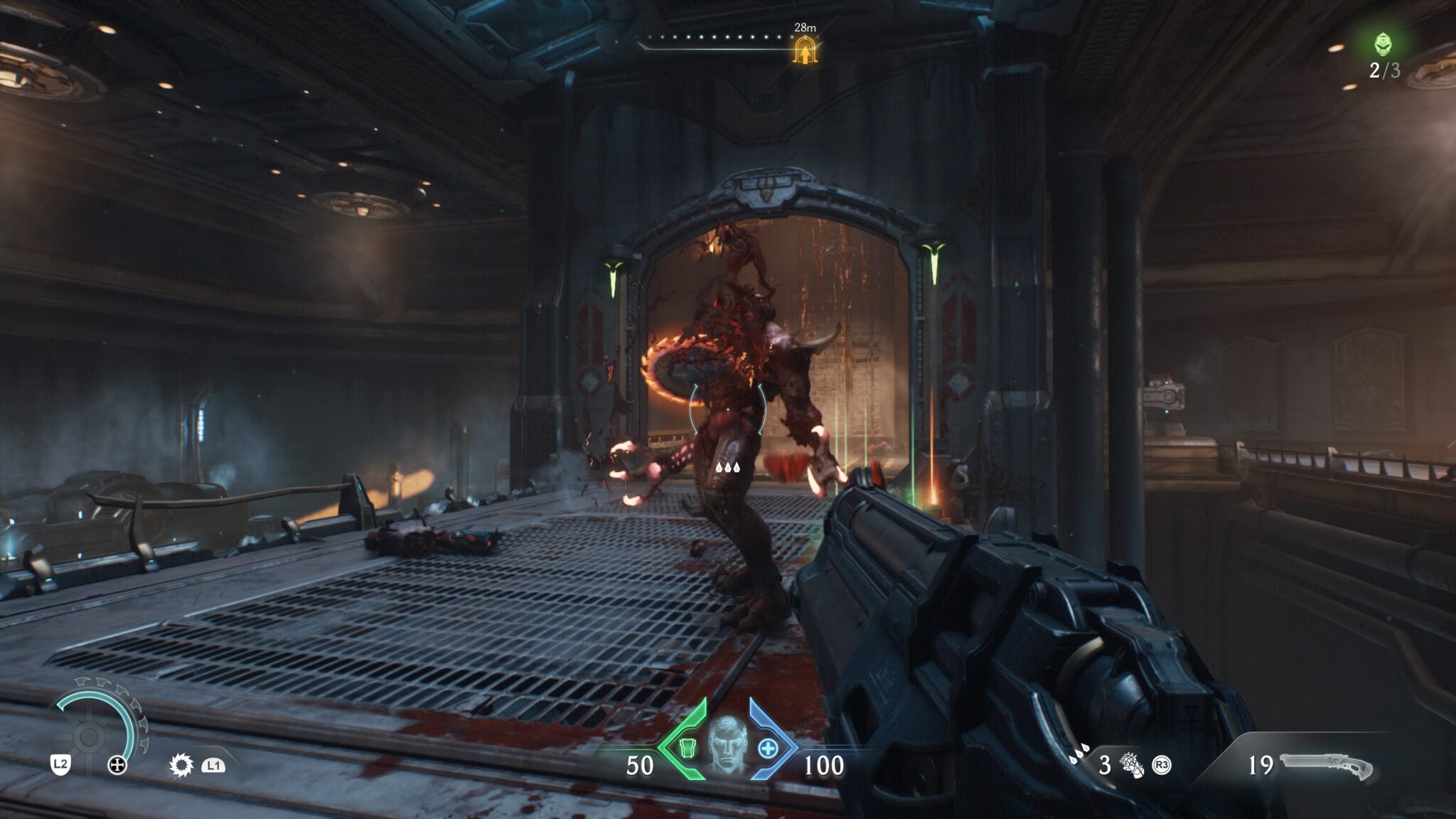Select the green demon skull counter icon
The width and height of the screenshot is (1456, 819).
(x=1383, y=44)
